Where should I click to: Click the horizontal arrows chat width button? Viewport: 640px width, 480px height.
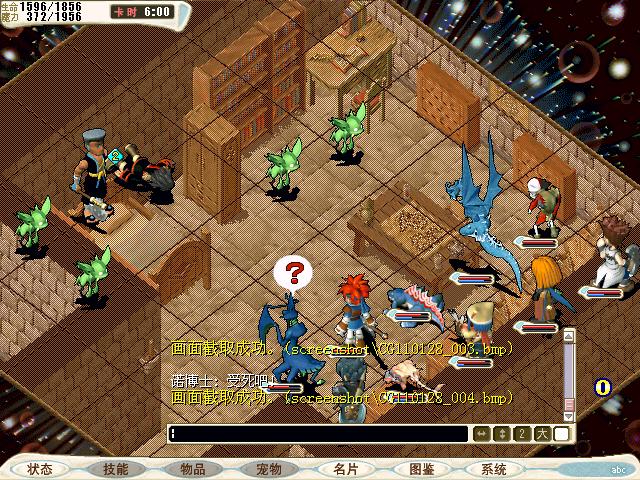pos(481,434)
